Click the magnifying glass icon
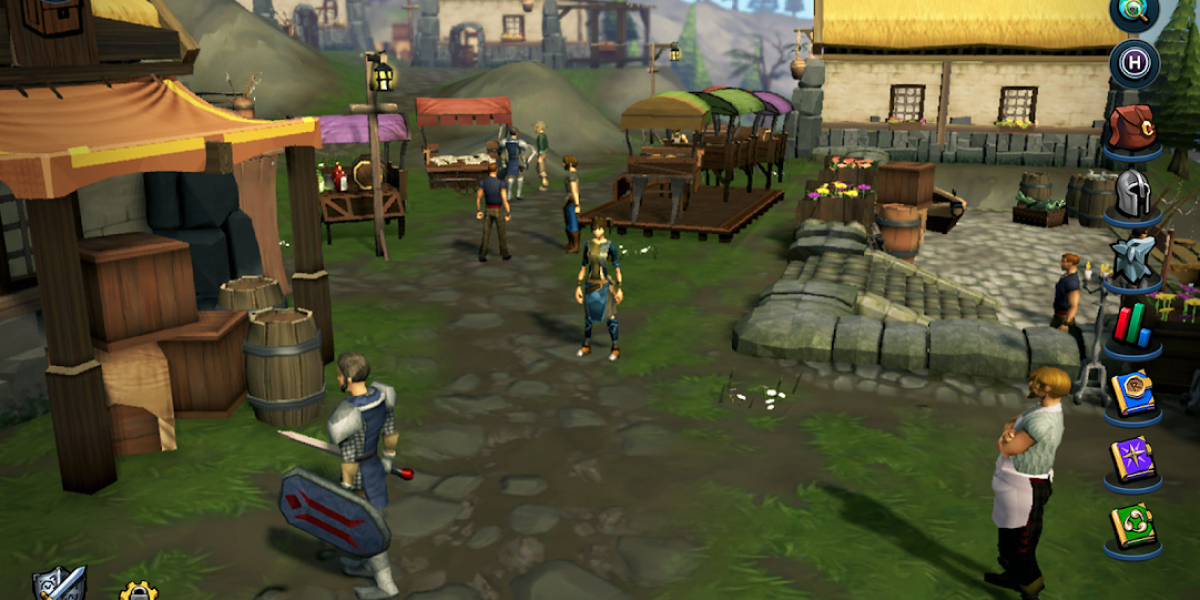 pos(1134,11)
